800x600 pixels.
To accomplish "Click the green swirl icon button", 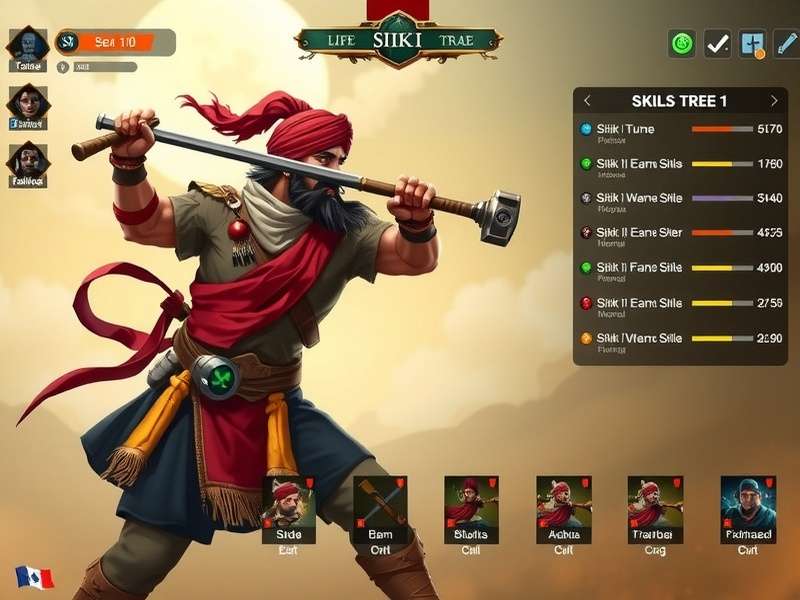I will [x=682, y=43].
